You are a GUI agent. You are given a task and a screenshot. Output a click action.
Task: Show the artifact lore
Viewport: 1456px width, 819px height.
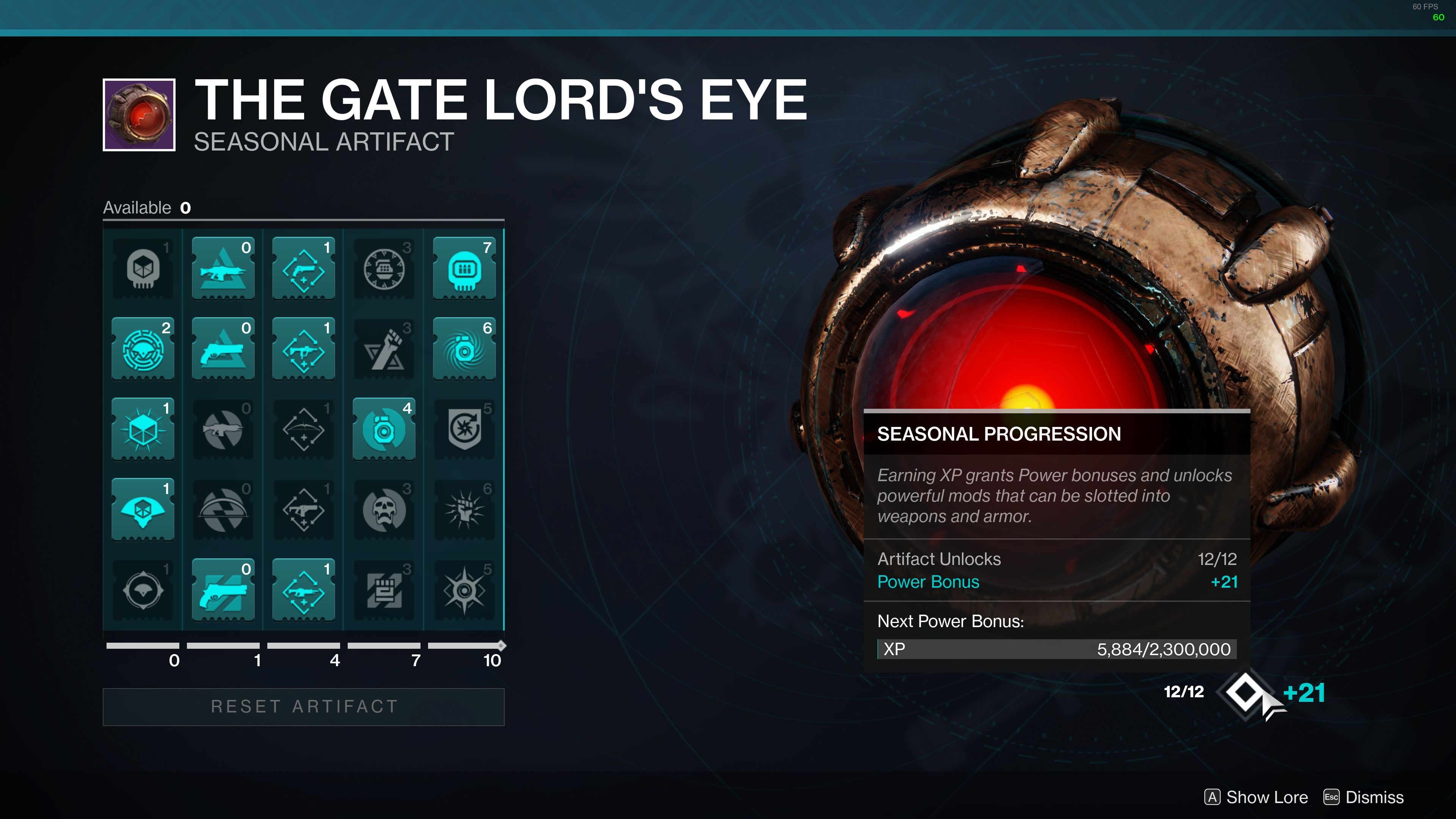[x=1256, y=797]
